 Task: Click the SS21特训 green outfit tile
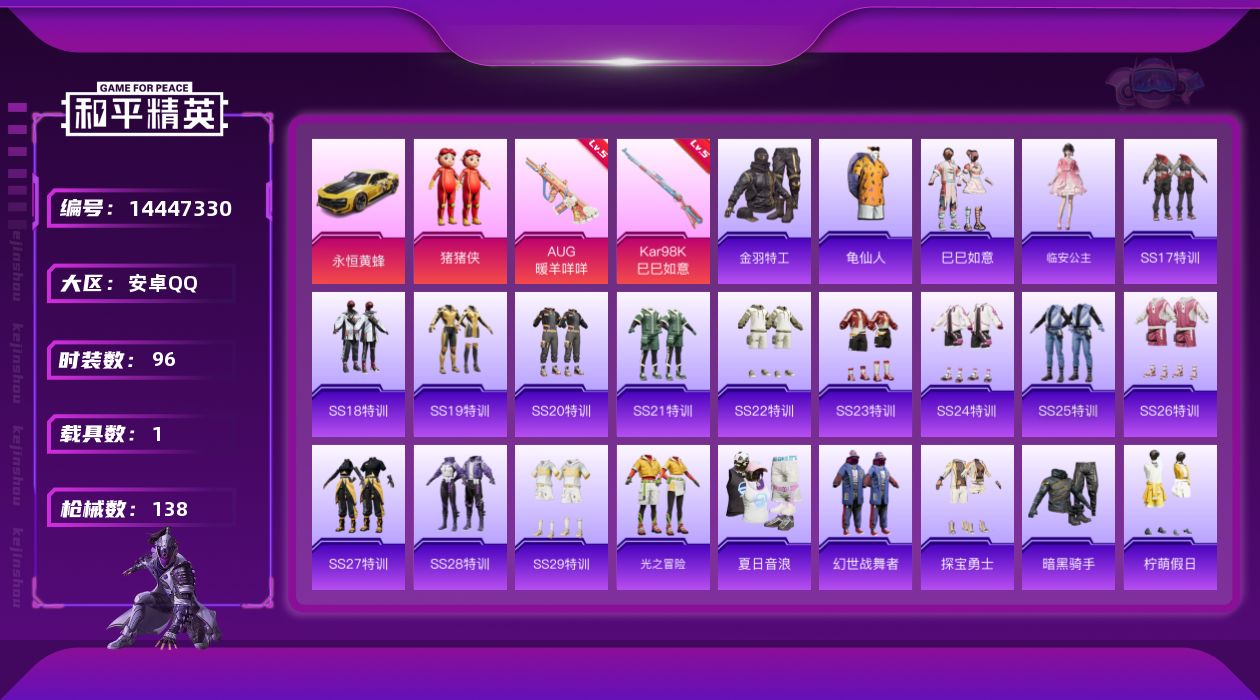coord(663,364)
